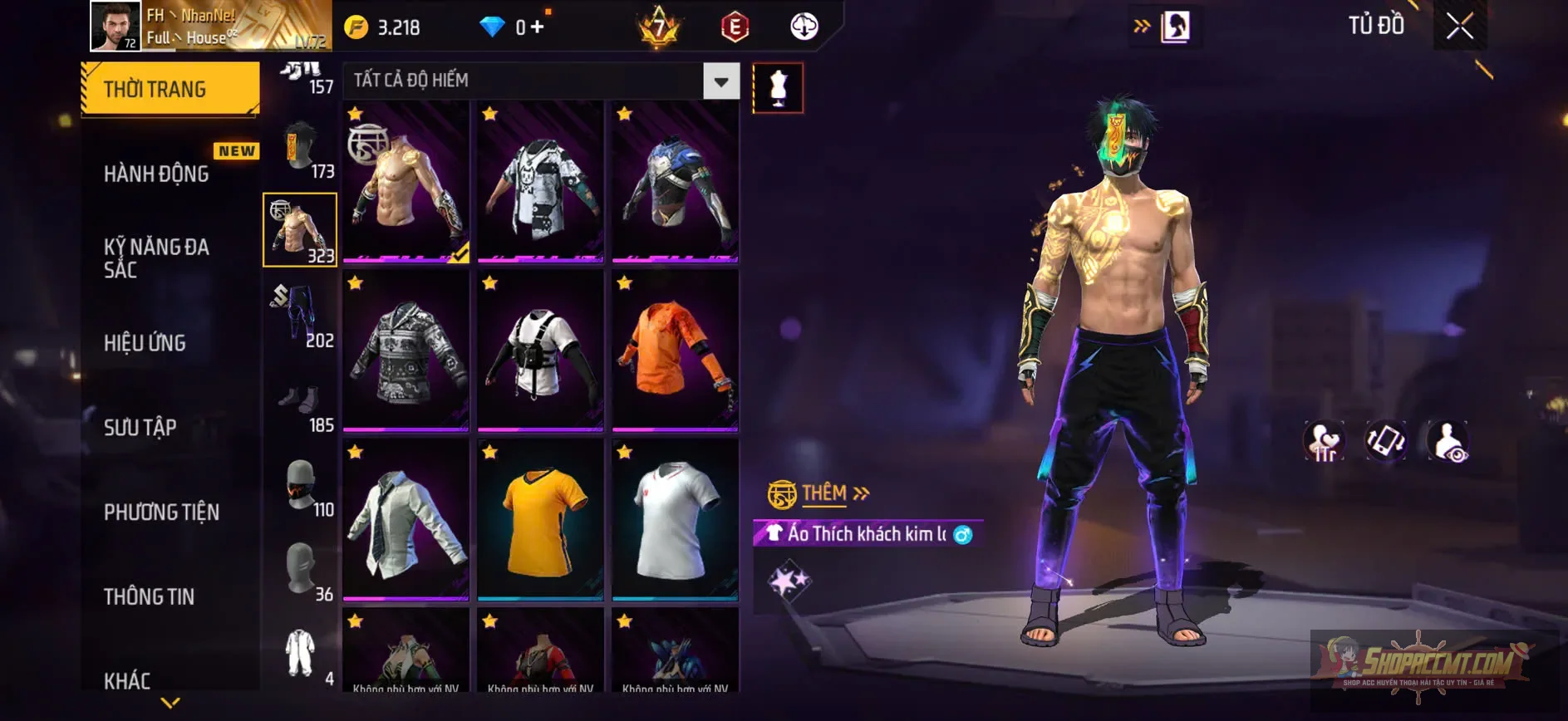1568x721 pixels.
Task: Open the mannequin preview icon above item grid
Action: point(778,89)
